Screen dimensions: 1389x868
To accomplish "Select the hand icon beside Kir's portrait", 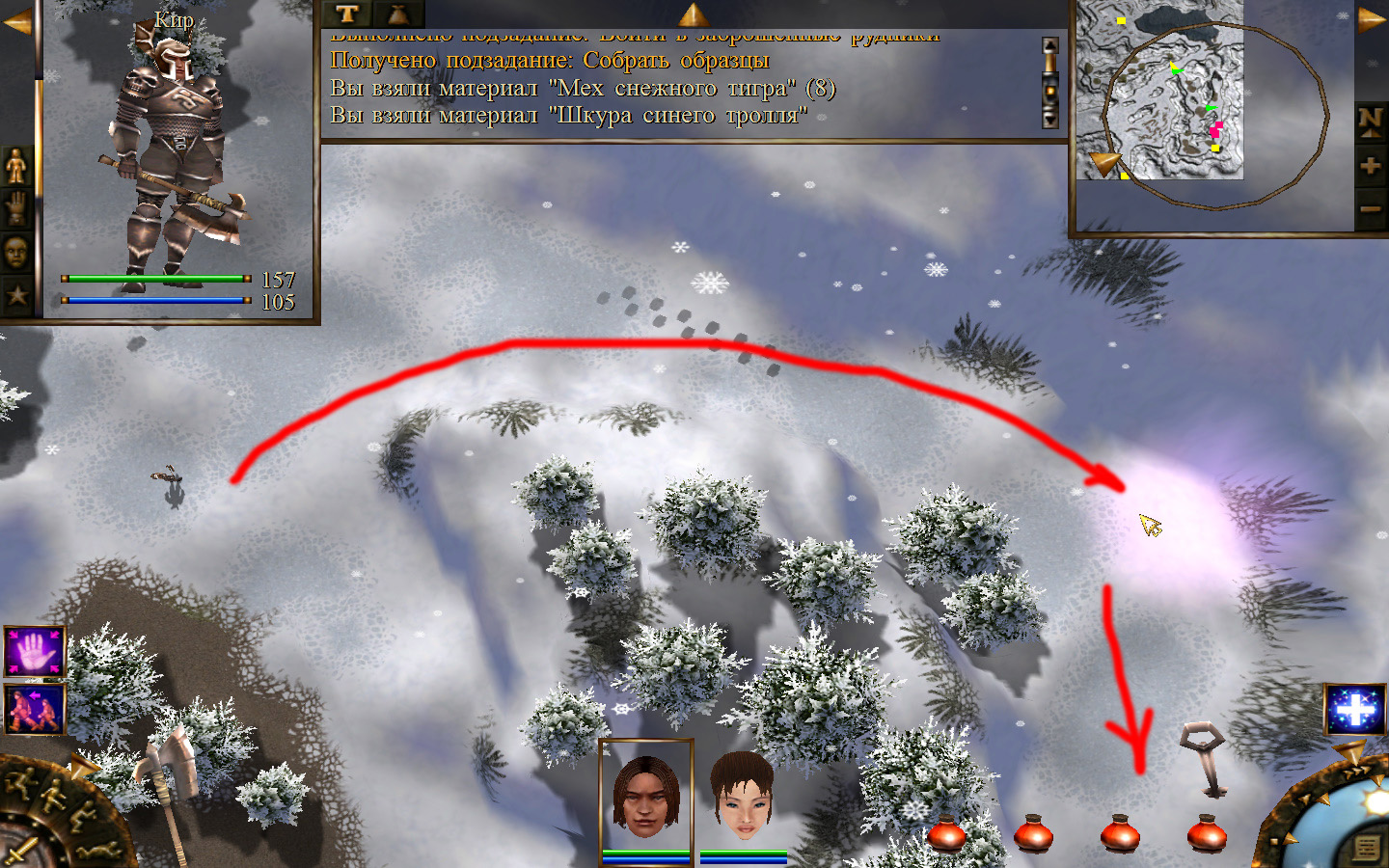I will [x=16, y=208].
